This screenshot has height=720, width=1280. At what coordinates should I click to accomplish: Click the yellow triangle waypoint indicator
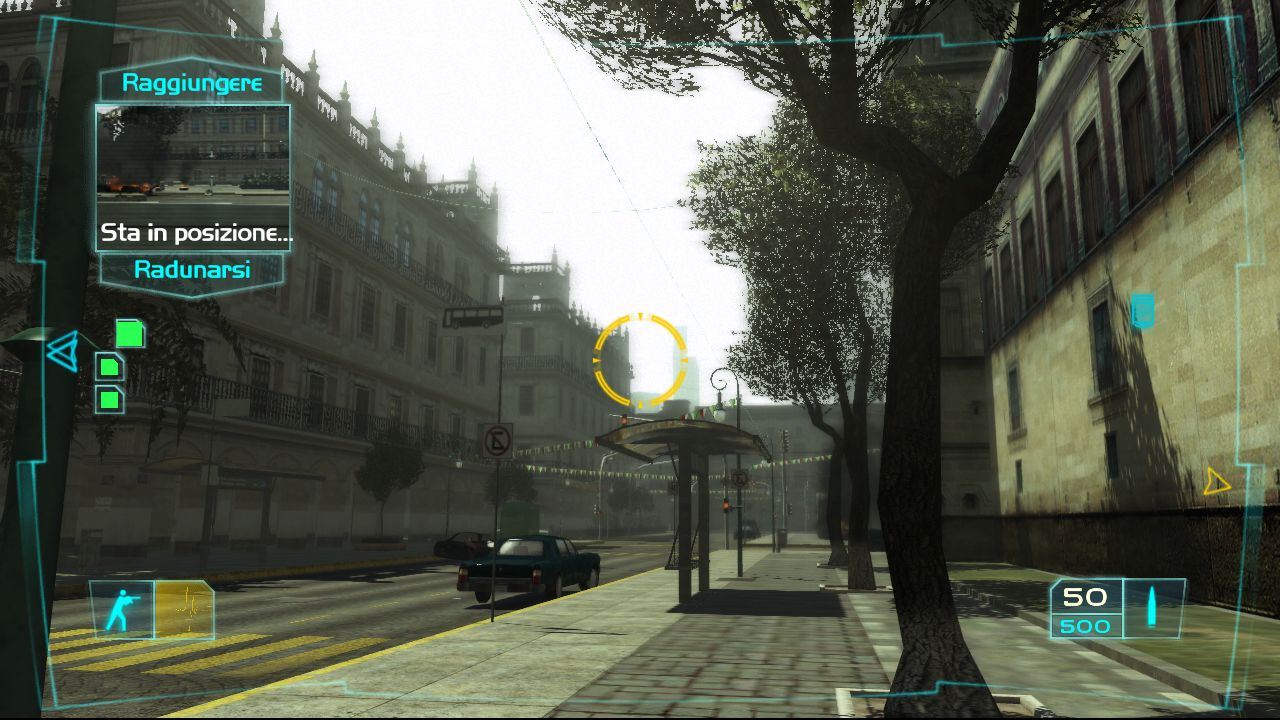1216,482
